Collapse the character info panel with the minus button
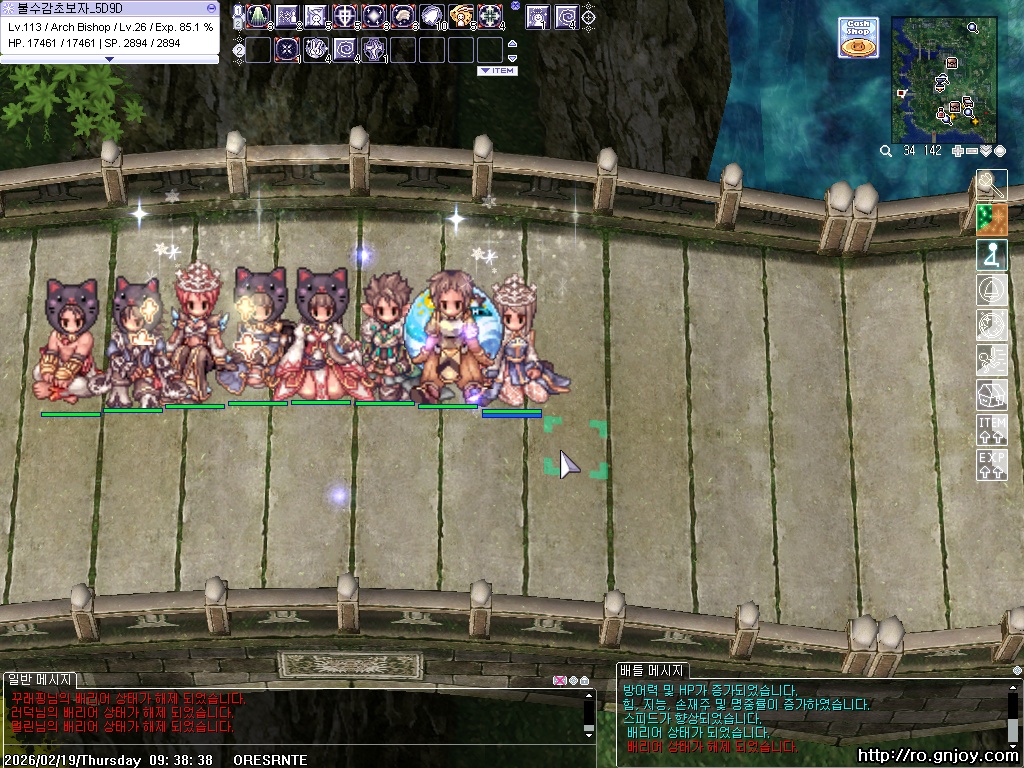Screen dimensions: 1024x768 211,7
